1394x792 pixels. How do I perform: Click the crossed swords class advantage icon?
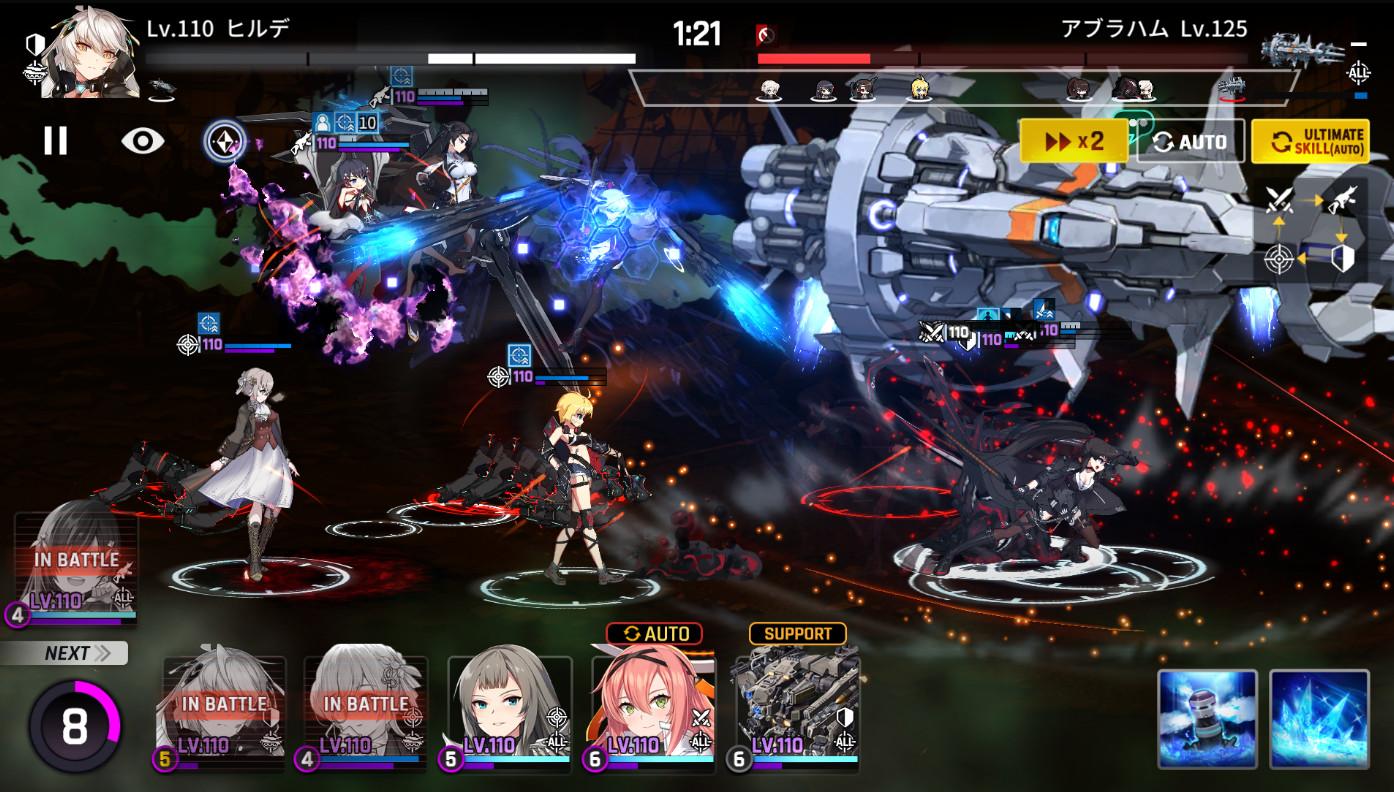click(x=1280, y=199)
